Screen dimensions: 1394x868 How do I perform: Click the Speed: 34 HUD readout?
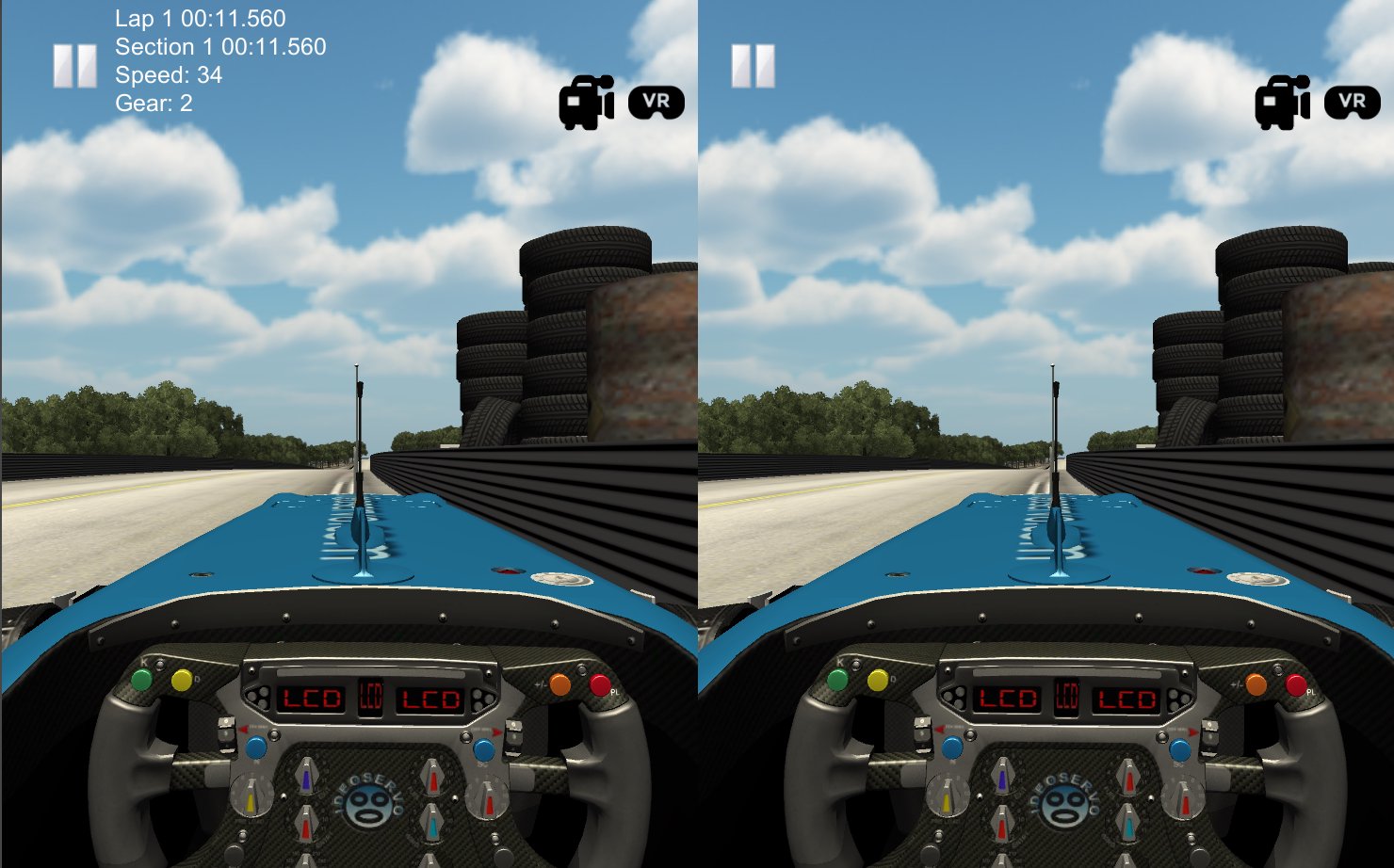[168, 76]
